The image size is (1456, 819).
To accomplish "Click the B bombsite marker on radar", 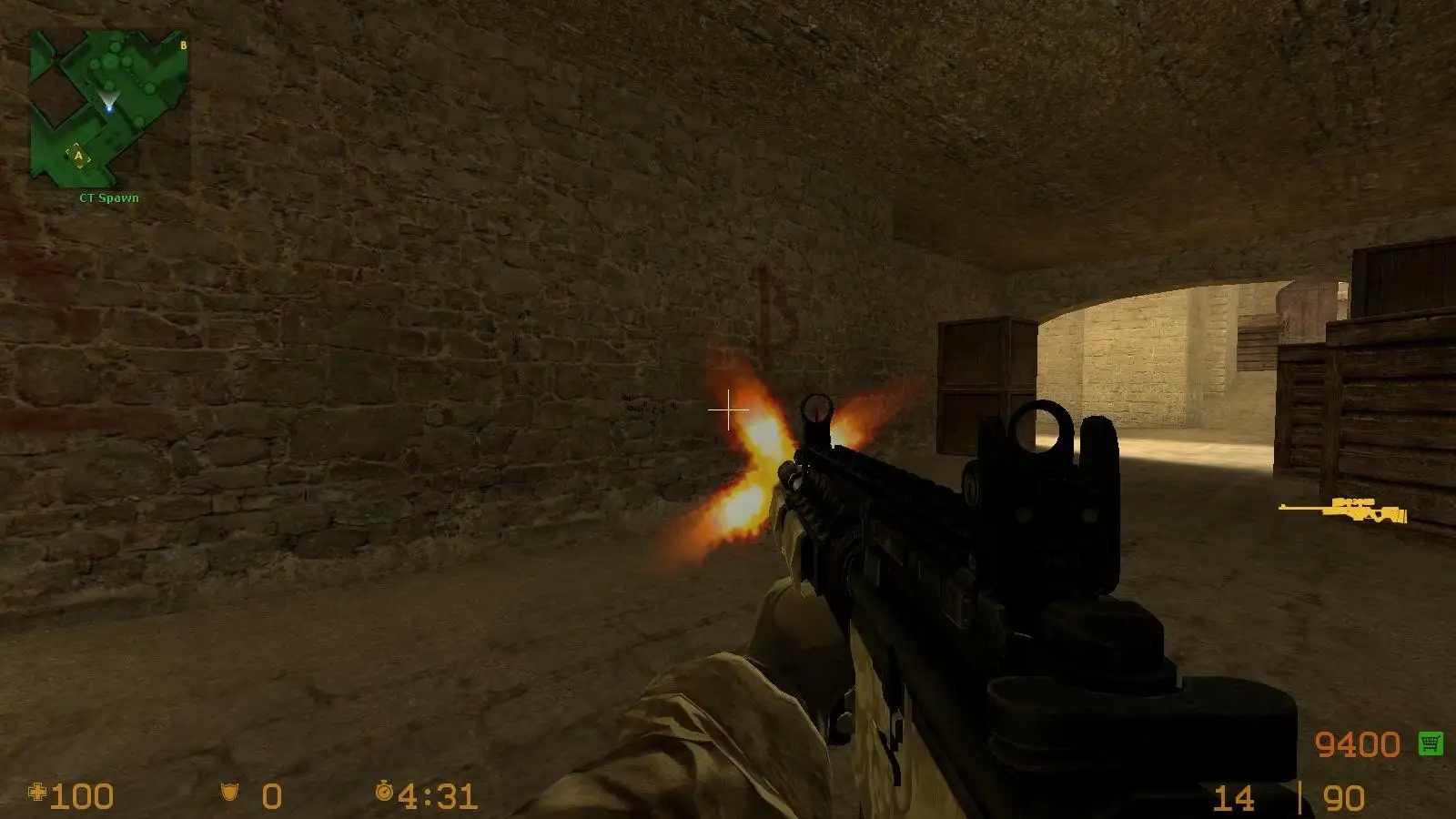I will (x=182, y=44).
